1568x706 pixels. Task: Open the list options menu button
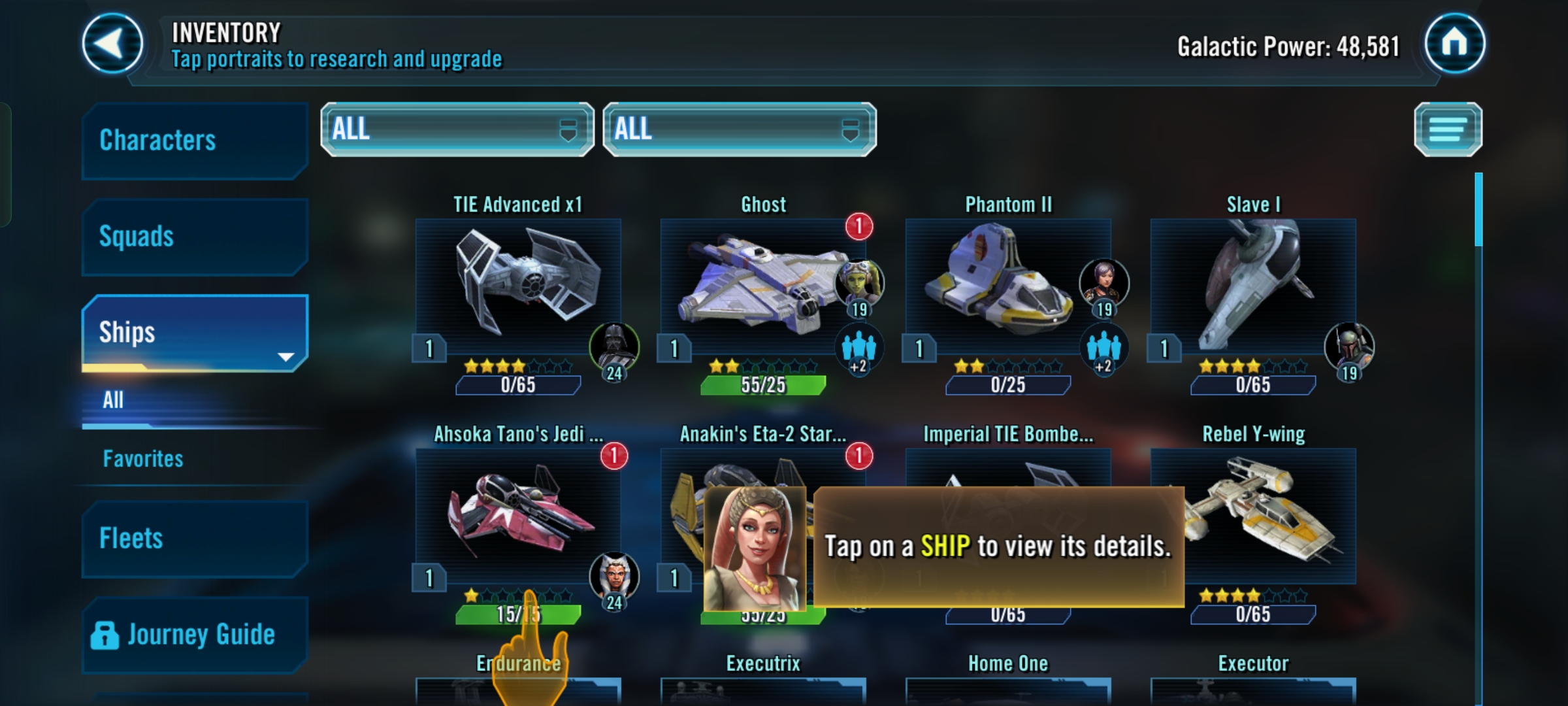[x=1448, y=129]
